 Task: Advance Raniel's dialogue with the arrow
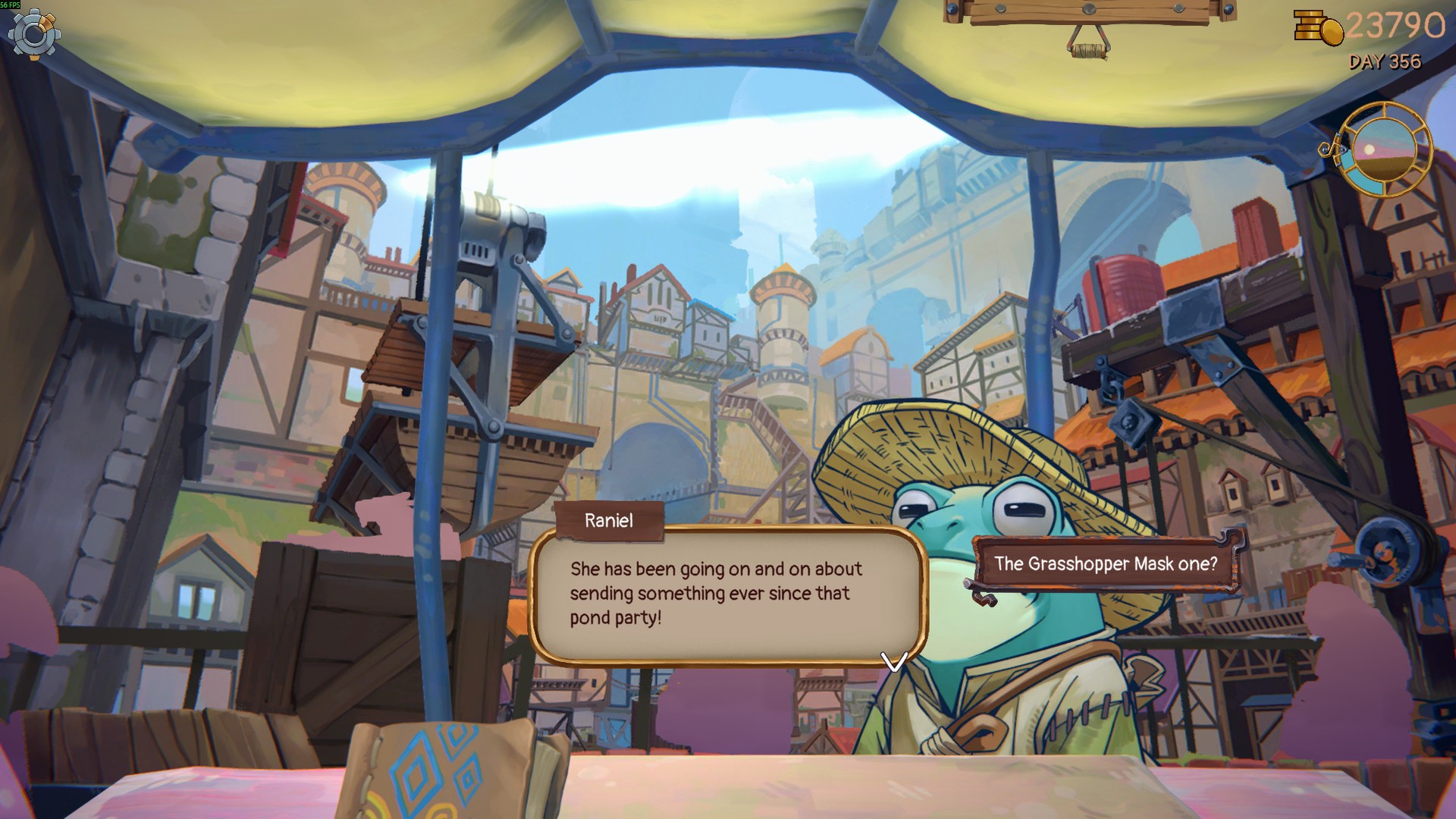coord(894,661)
